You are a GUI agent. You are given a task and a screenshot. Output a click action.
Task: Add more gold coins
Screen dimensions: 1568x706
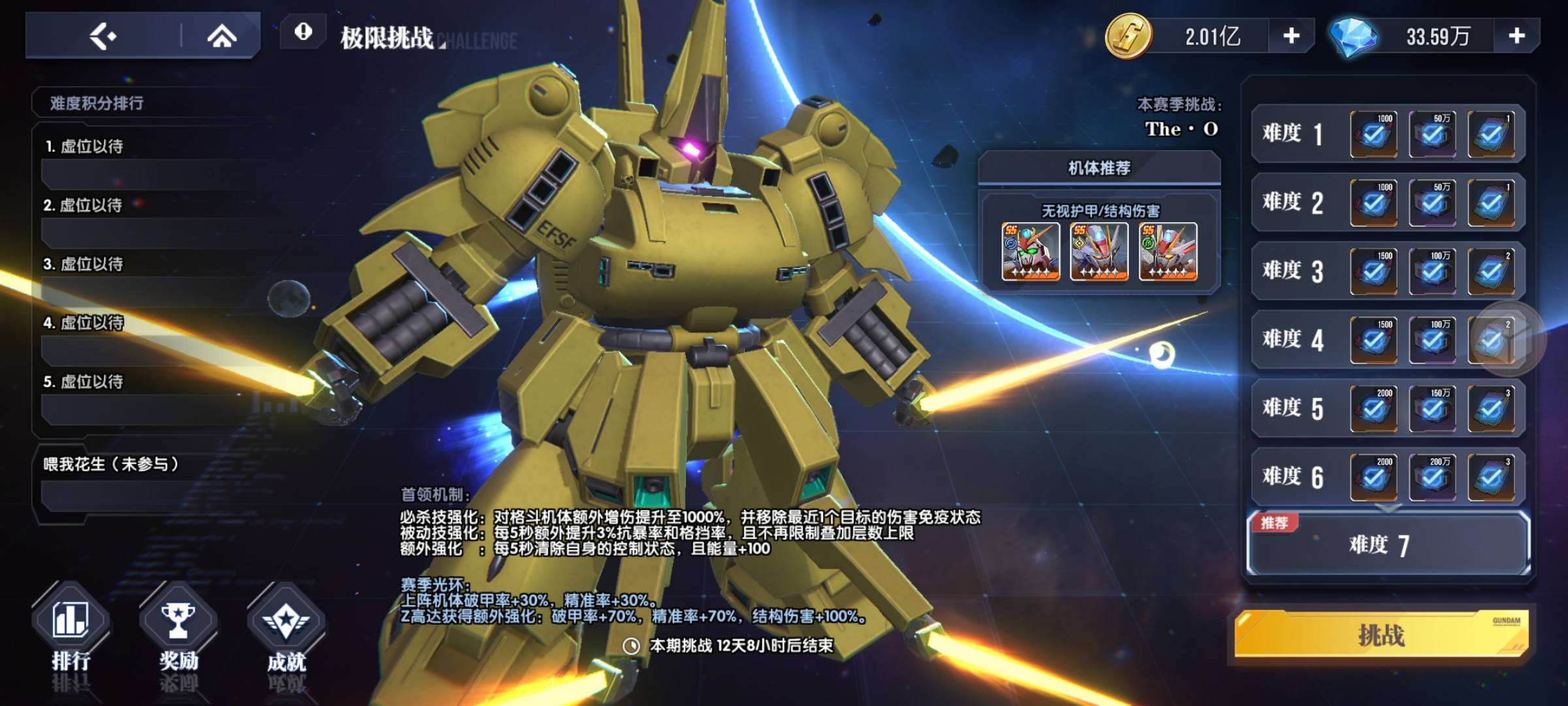click(x=1291, y=36)
